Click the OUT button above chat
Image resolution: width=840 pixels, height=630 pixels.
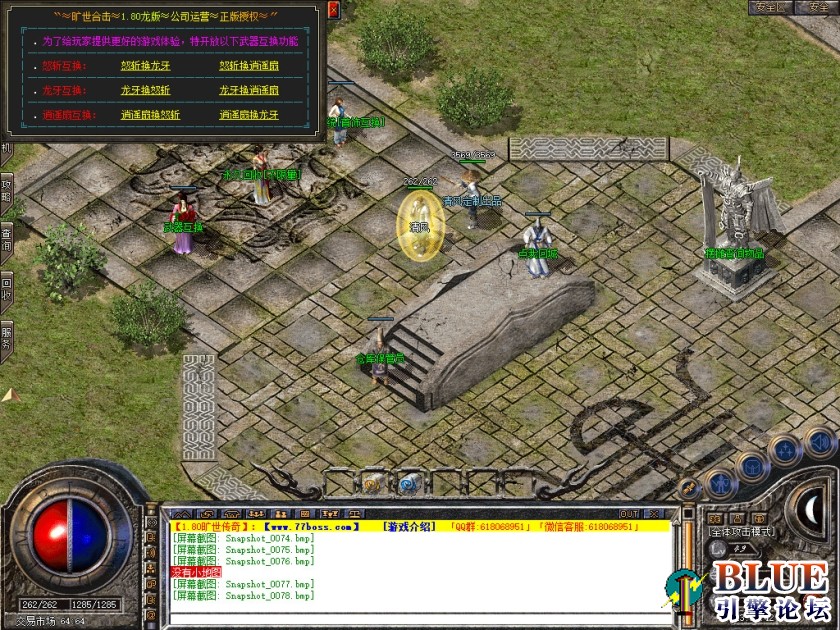(628, 513)
